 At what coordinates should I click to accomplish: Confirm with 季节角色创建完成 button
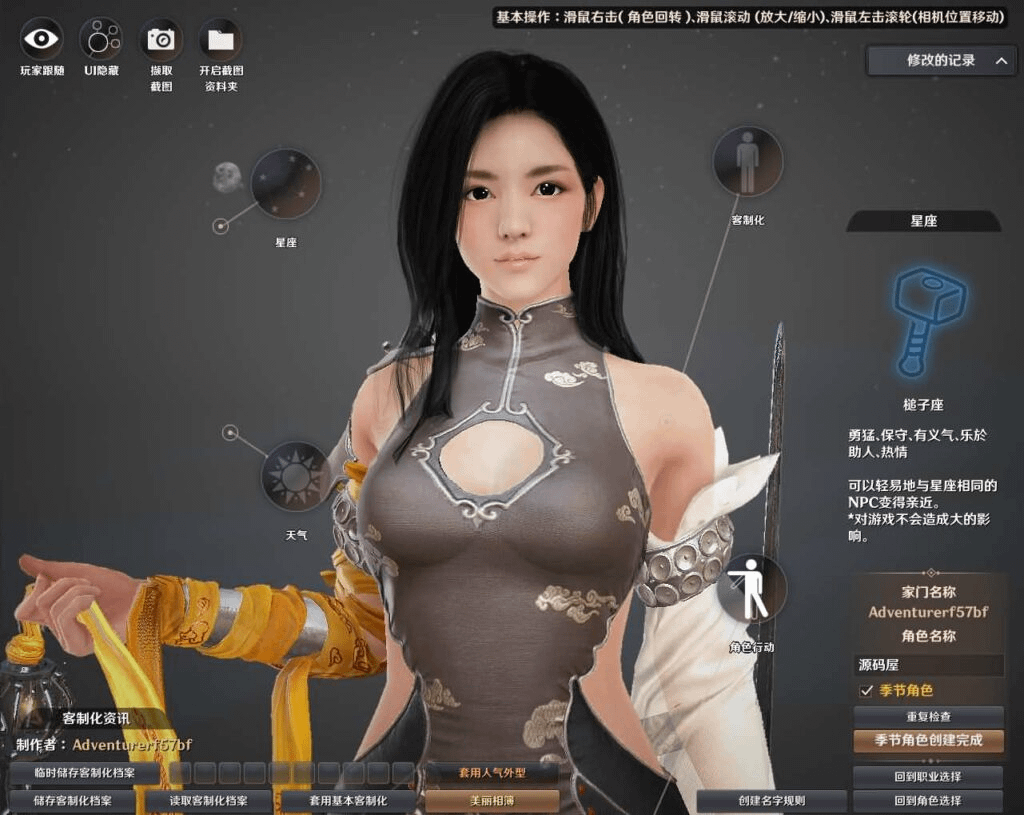(x=928, y=741)
